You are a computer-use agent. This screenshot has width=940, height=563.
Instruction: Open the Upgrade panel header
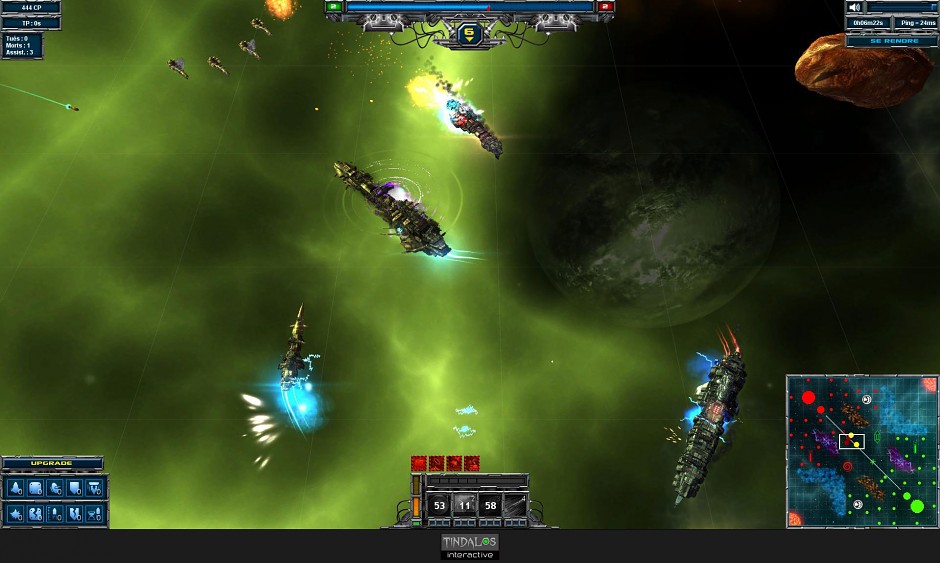(52, 464)
